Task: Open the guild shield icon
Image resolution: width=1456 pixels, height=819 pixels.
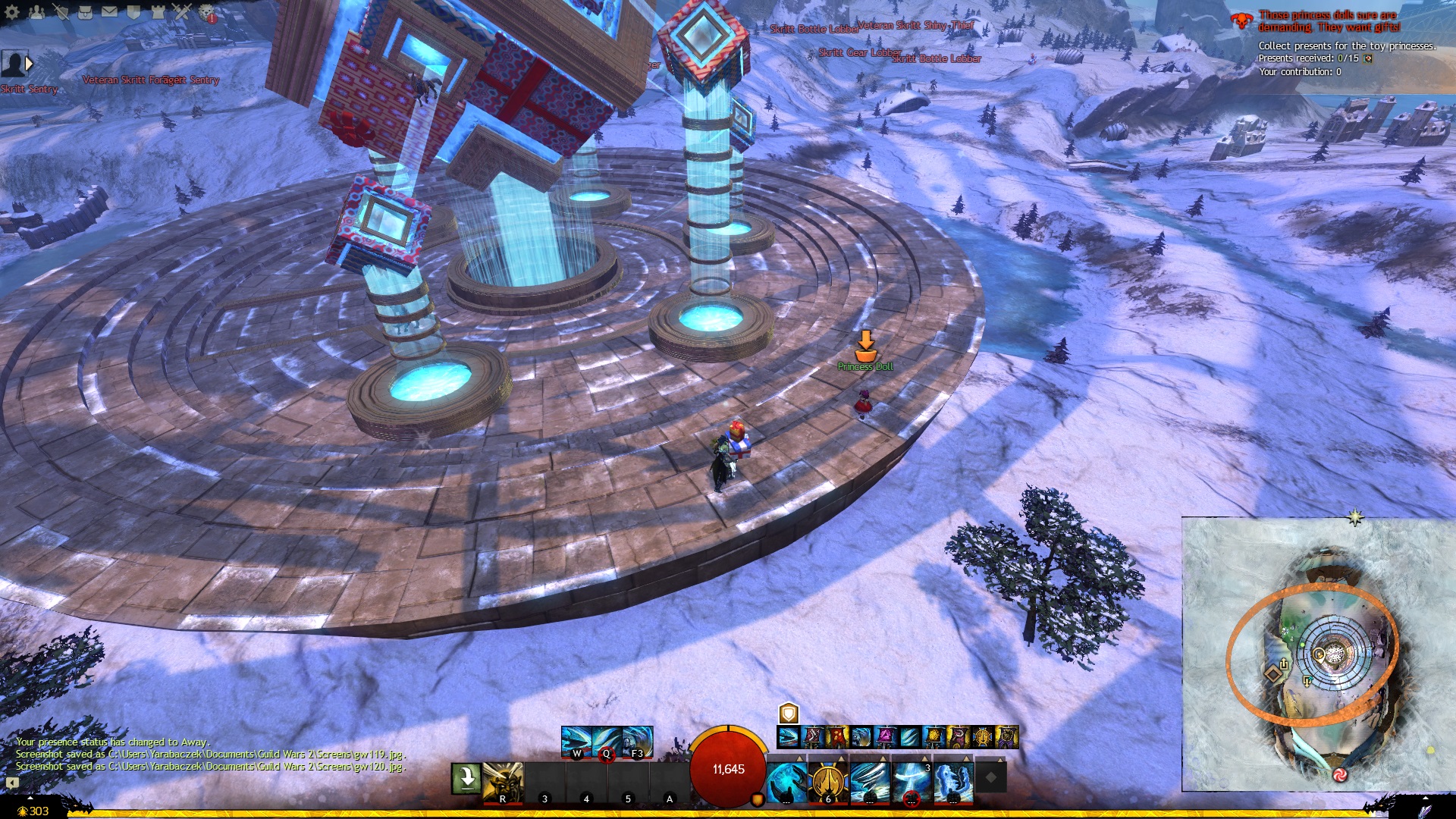Action: pos(133,12)
